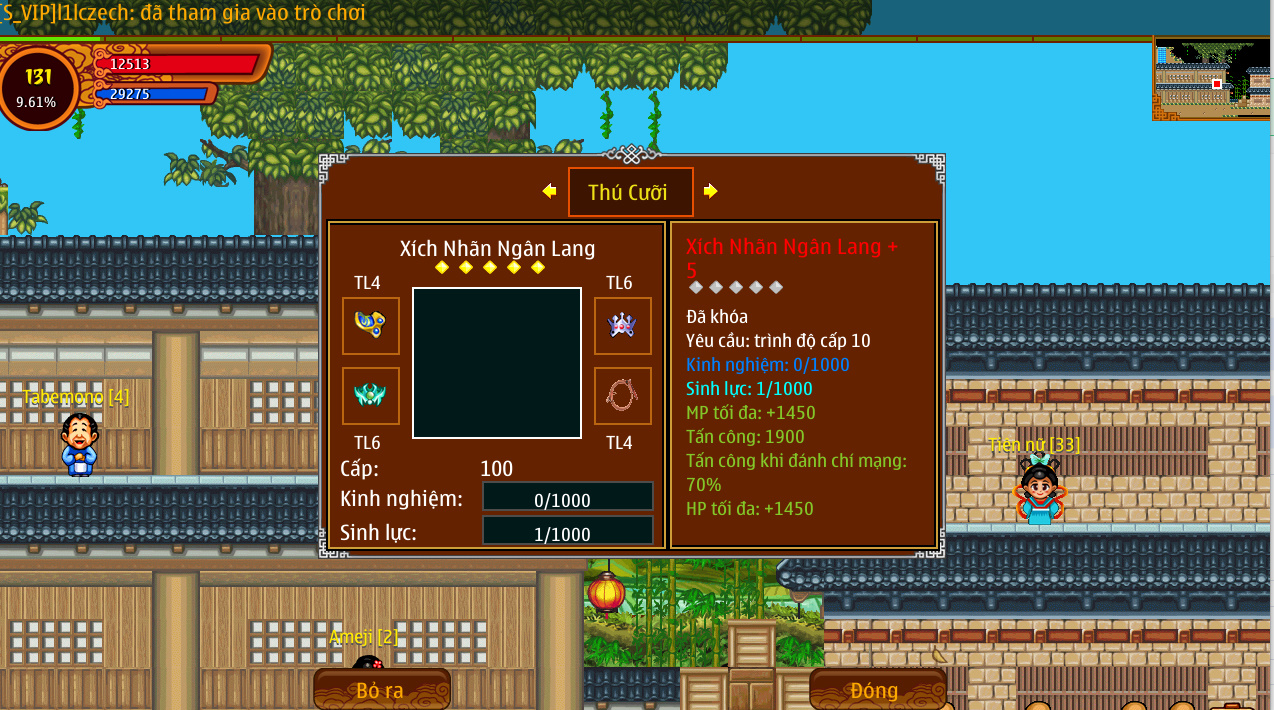Select the blue-and-gold saddle equipment slot
Viewport: 1274px width, 710px height.
(x=370, y=325)
